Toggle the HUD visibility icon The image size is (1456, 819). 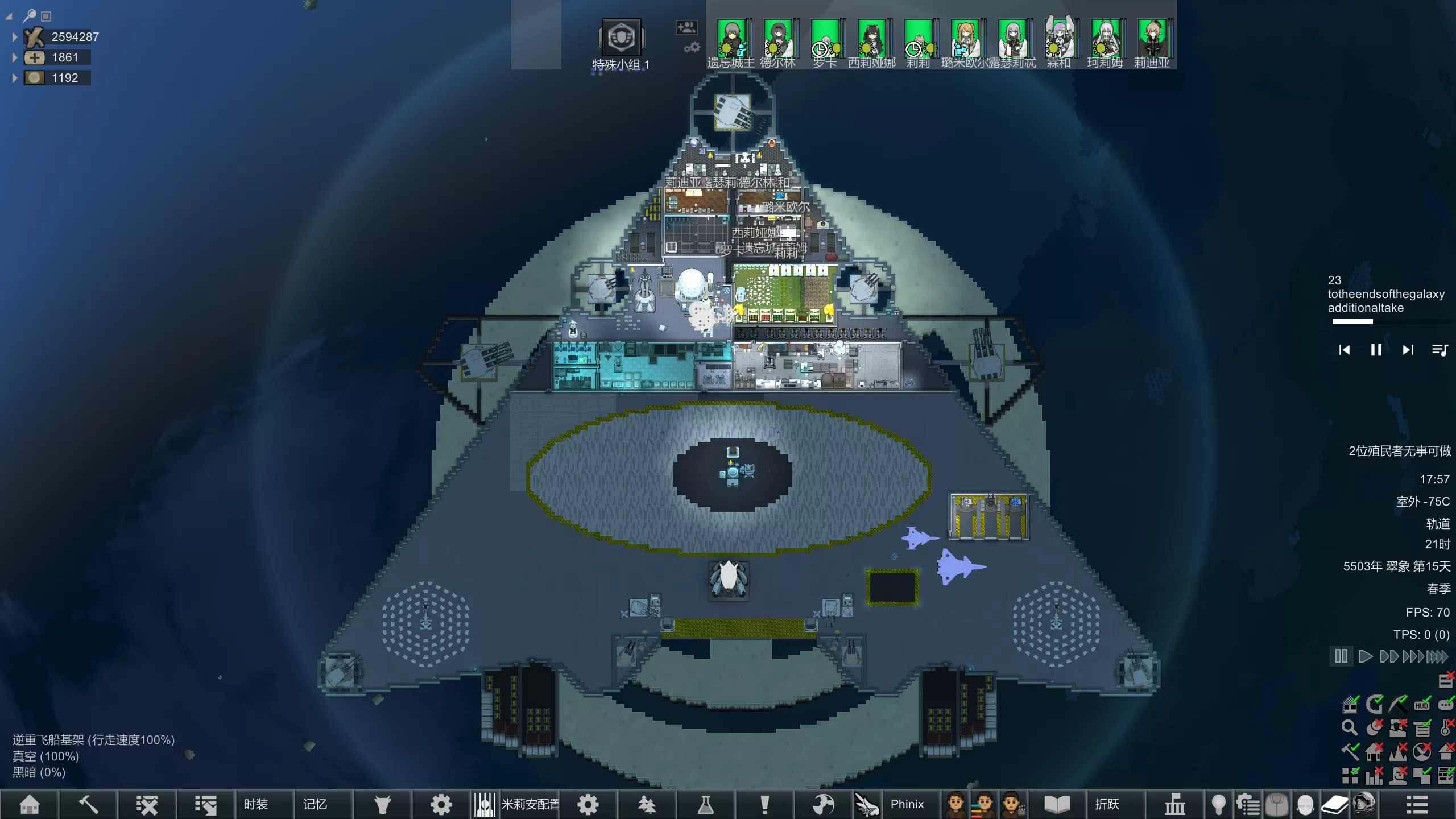(x=1422, y=705)
